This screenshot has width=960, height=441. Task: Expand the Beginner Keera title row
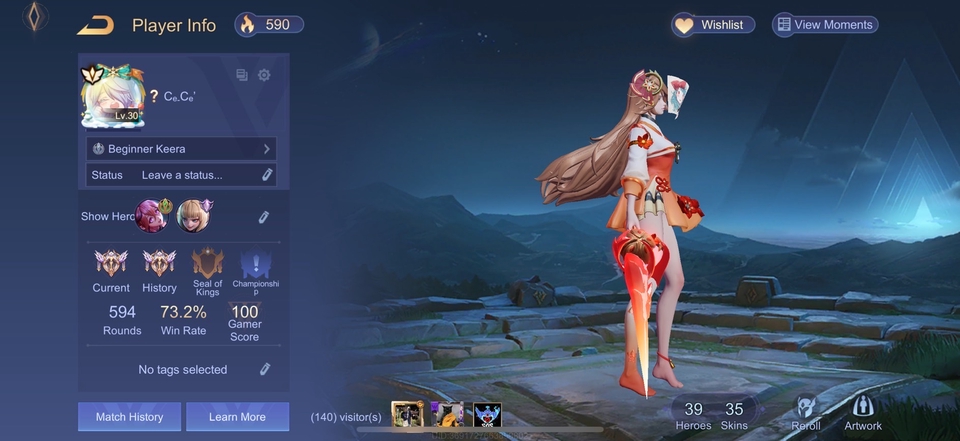point(181,148)
